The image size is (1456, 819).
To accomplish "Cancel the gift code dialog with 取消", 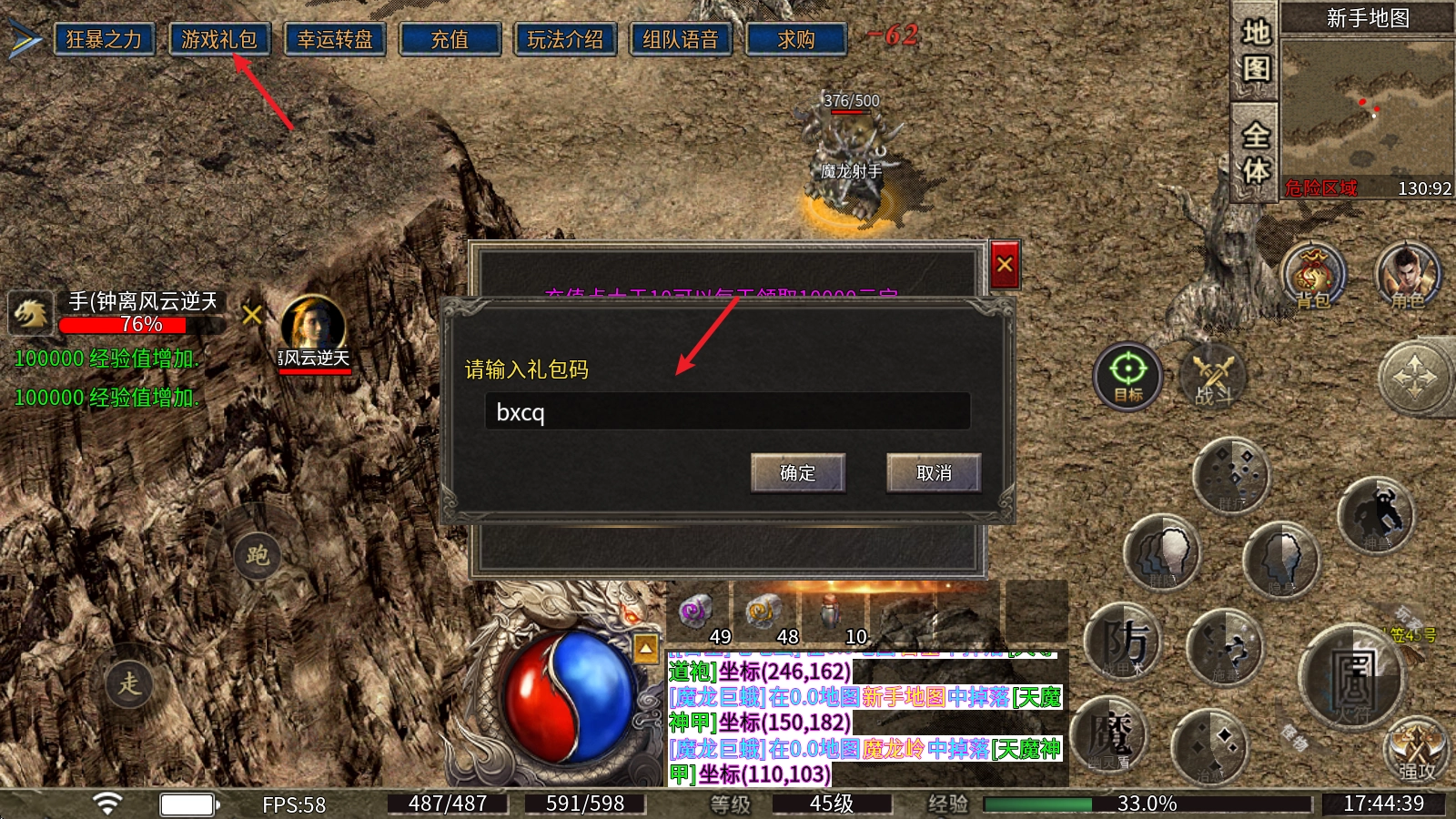I will click(x=934, y=473).
